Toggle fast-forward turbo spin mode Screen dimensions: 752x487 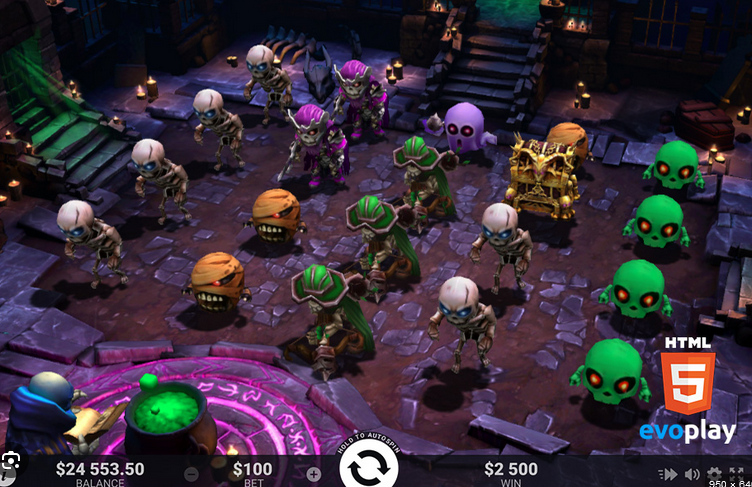coord(667,474)
